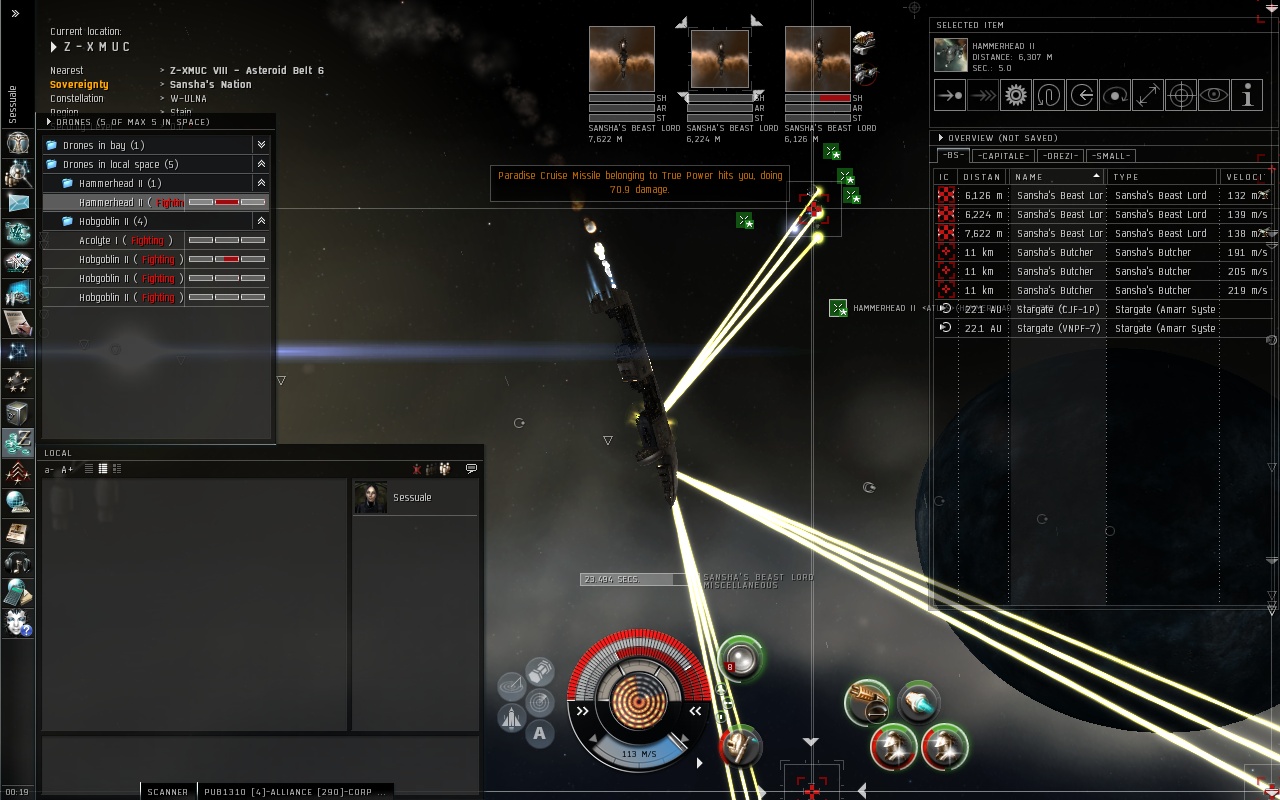Select Sessuale in the Local member list
Image resolution: width=1280 pixels, height=800 pixels.
[412, 498]
